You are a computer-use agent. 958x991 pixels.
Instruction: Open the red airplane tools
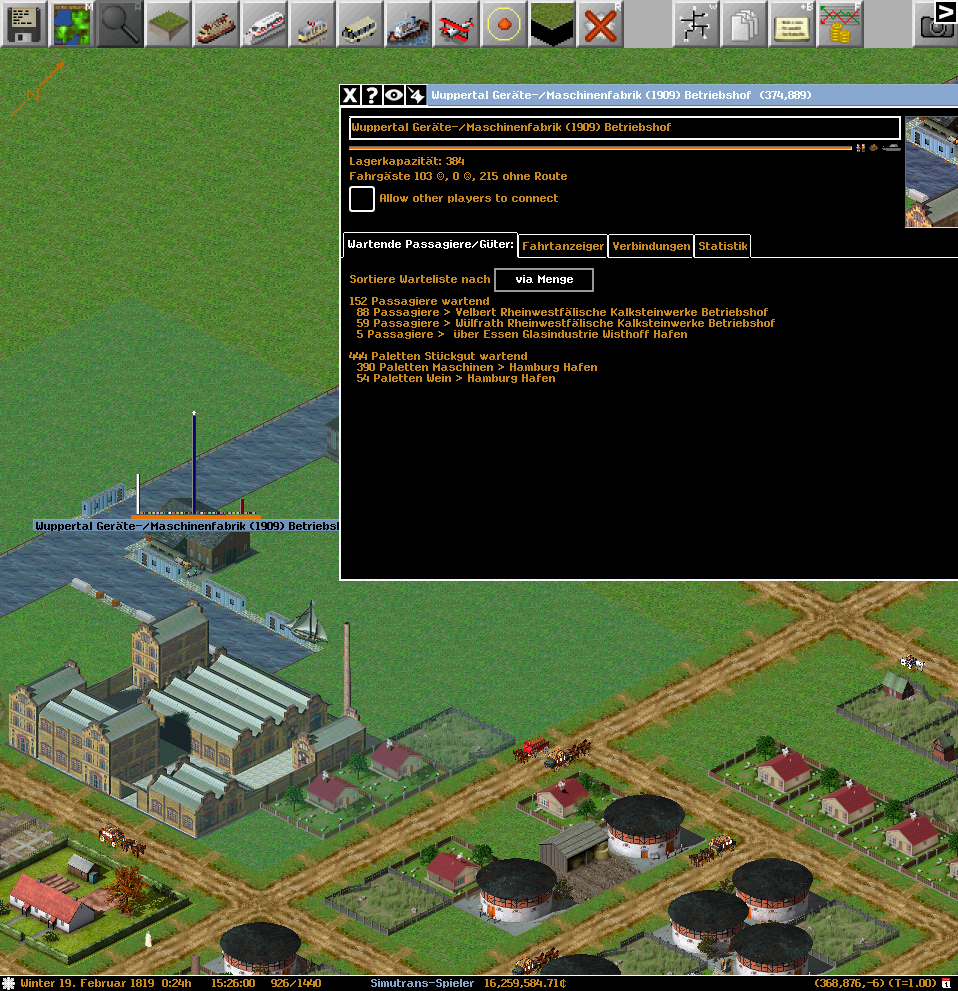[456, 23]
